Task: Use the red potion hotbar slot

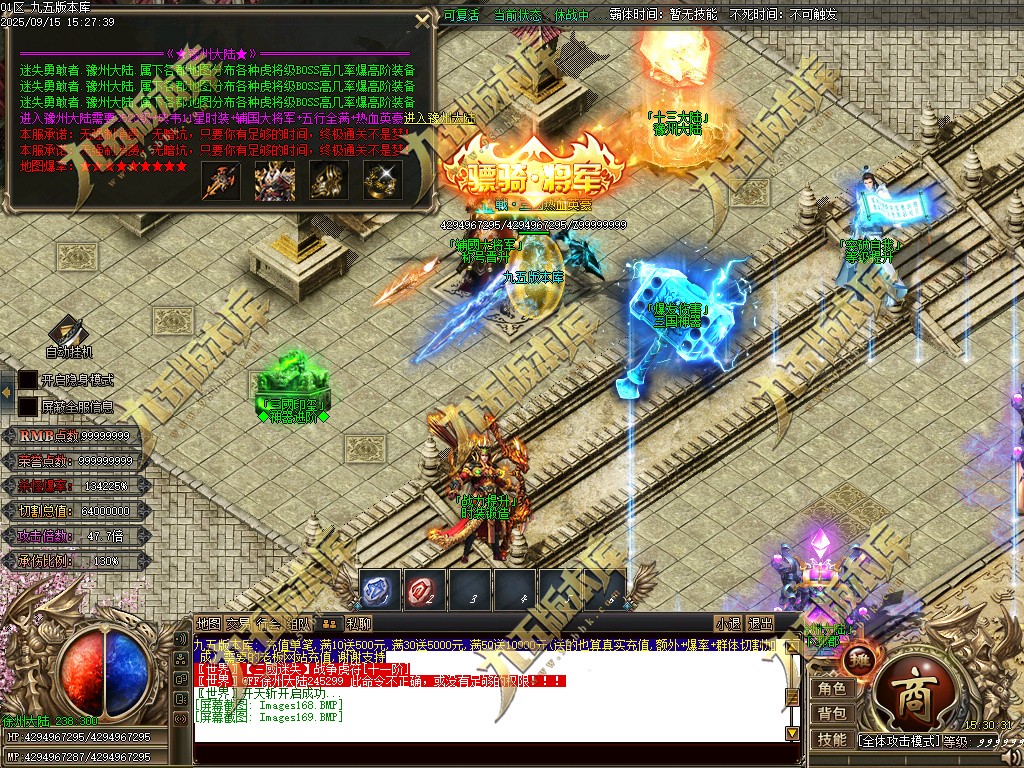Action: 425,590
